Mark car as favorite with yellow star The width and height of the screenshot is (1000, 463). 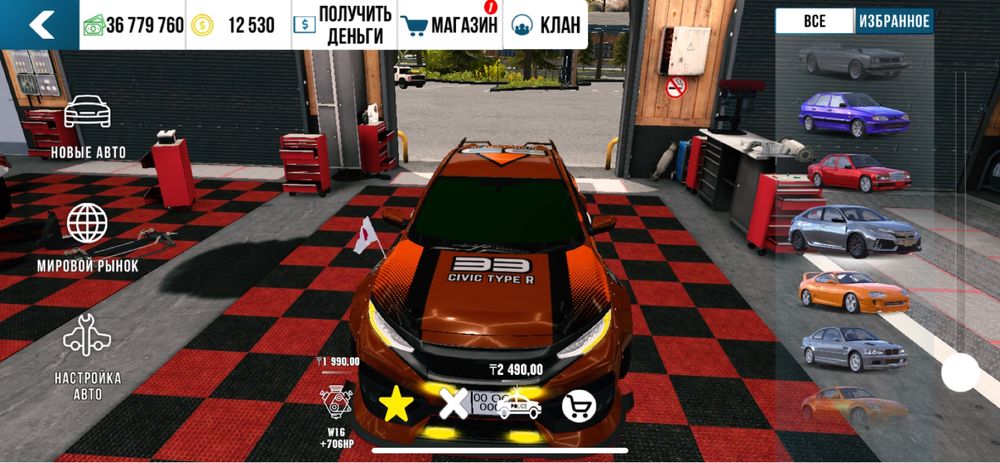pyautogui.click(x=396, y=404)
